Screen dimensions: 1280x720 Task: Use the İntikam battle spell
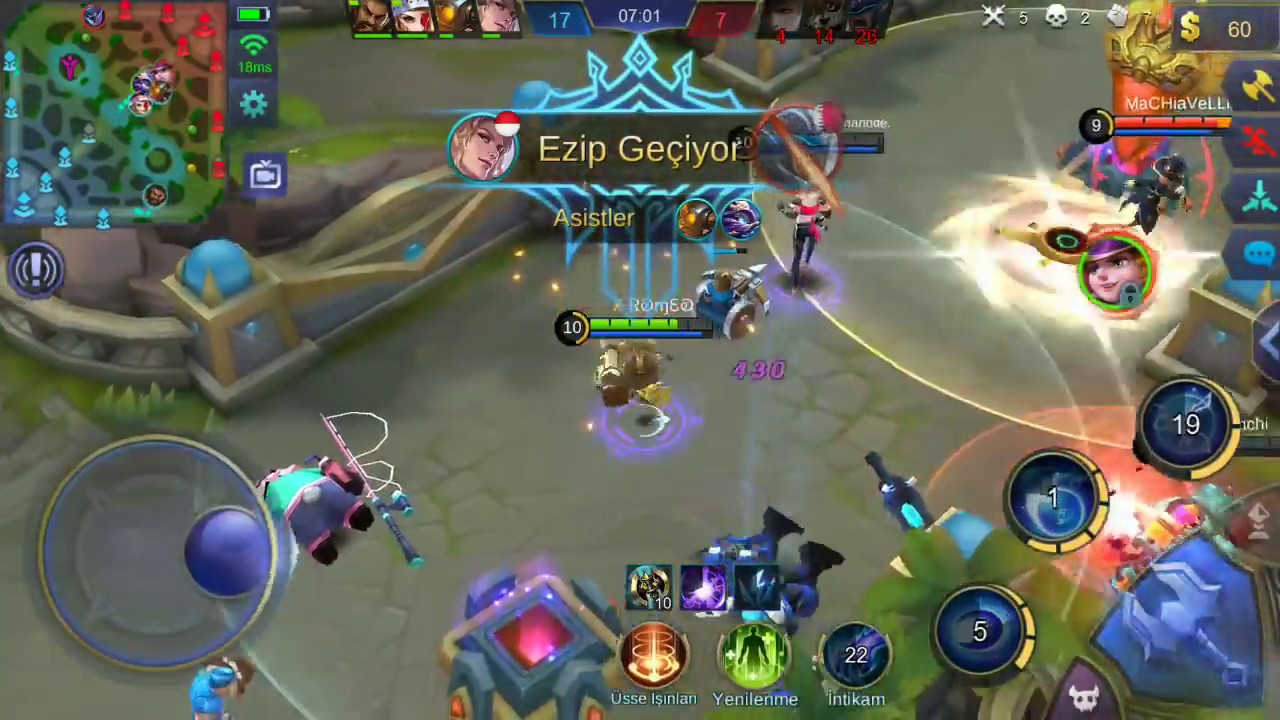[856, 655]
